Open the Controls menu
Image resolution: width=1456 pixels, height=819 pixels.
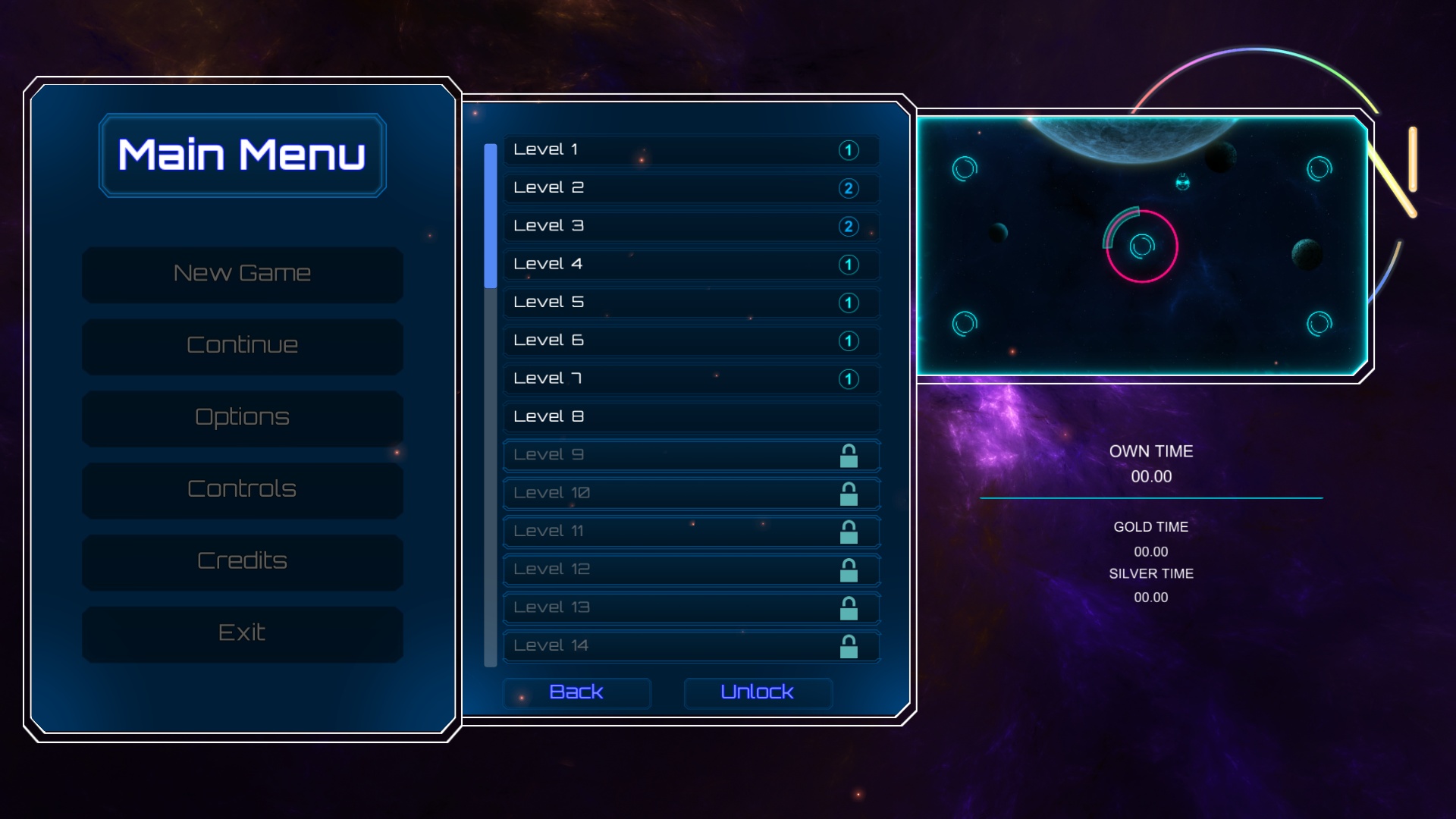242,489
